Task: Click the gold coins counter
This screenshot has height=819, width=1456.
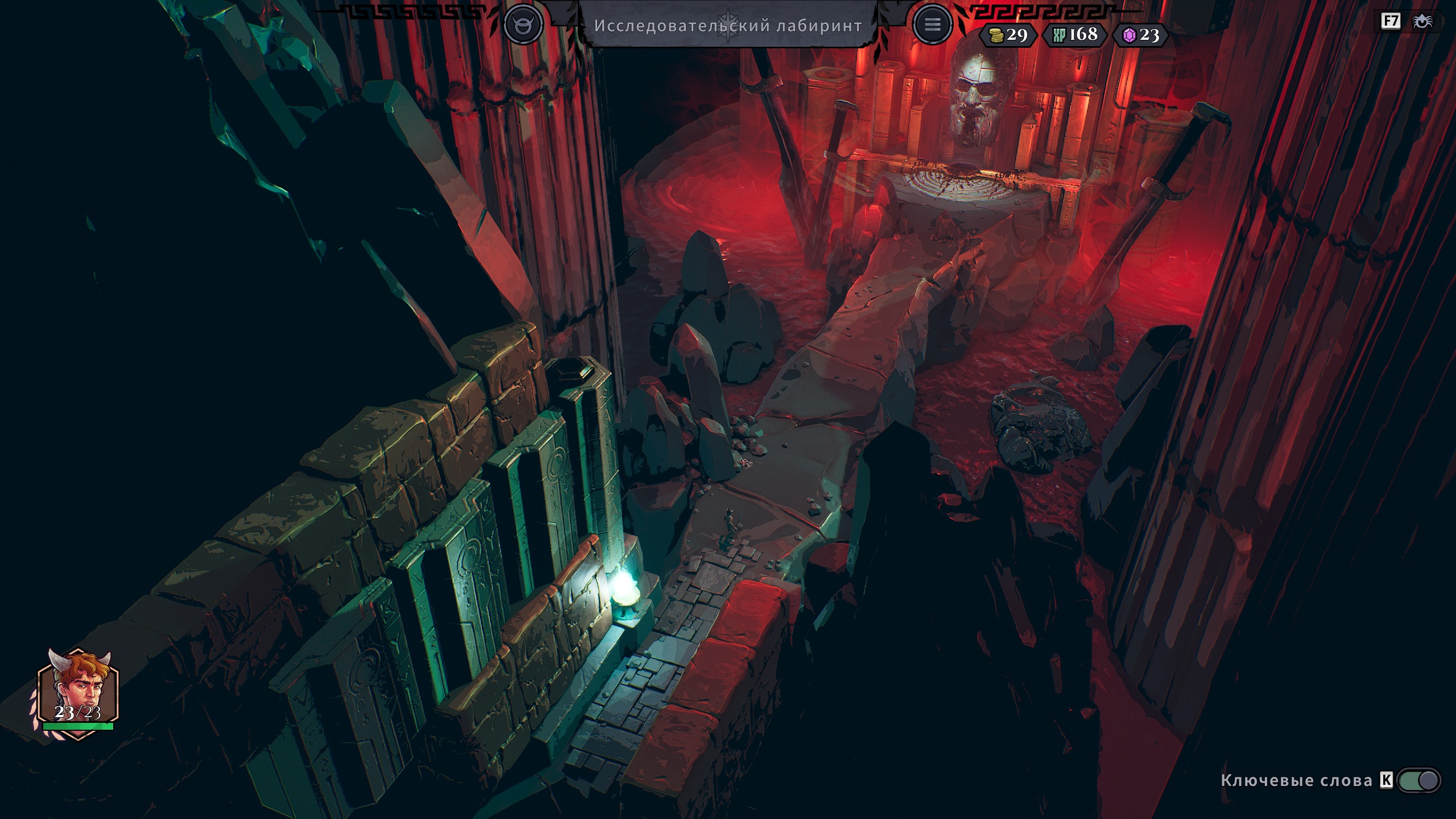Action: pos(1008,35)
